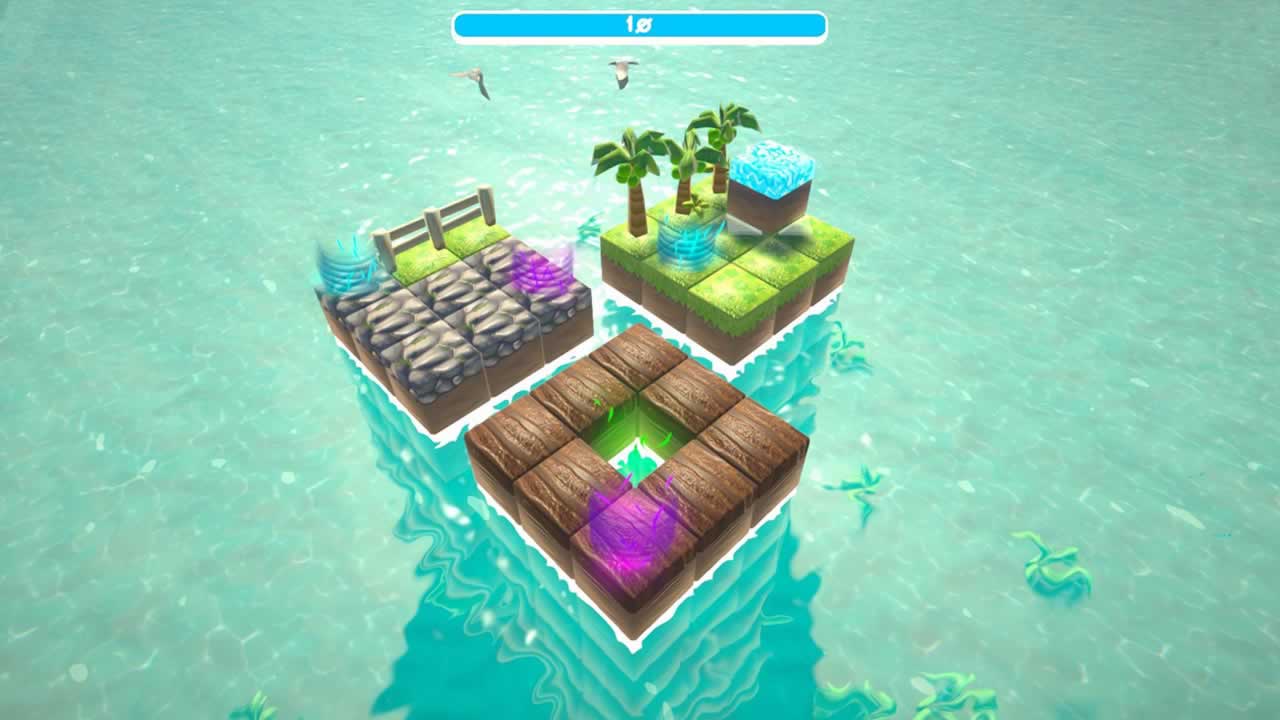Viewport: 1280px width, 720px height.
Task: Click the blue whirlwind on the grass island
Action: pos(687,247)
